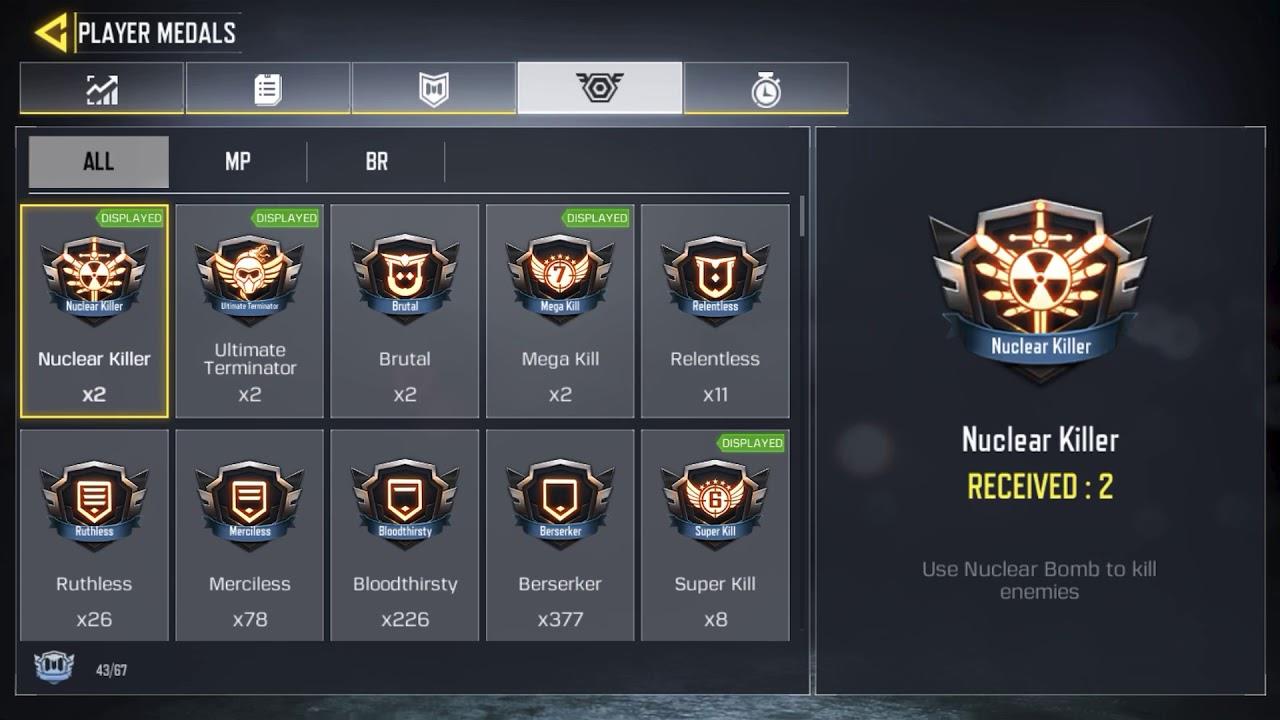Open the shield emblem tab

point(433,89)
